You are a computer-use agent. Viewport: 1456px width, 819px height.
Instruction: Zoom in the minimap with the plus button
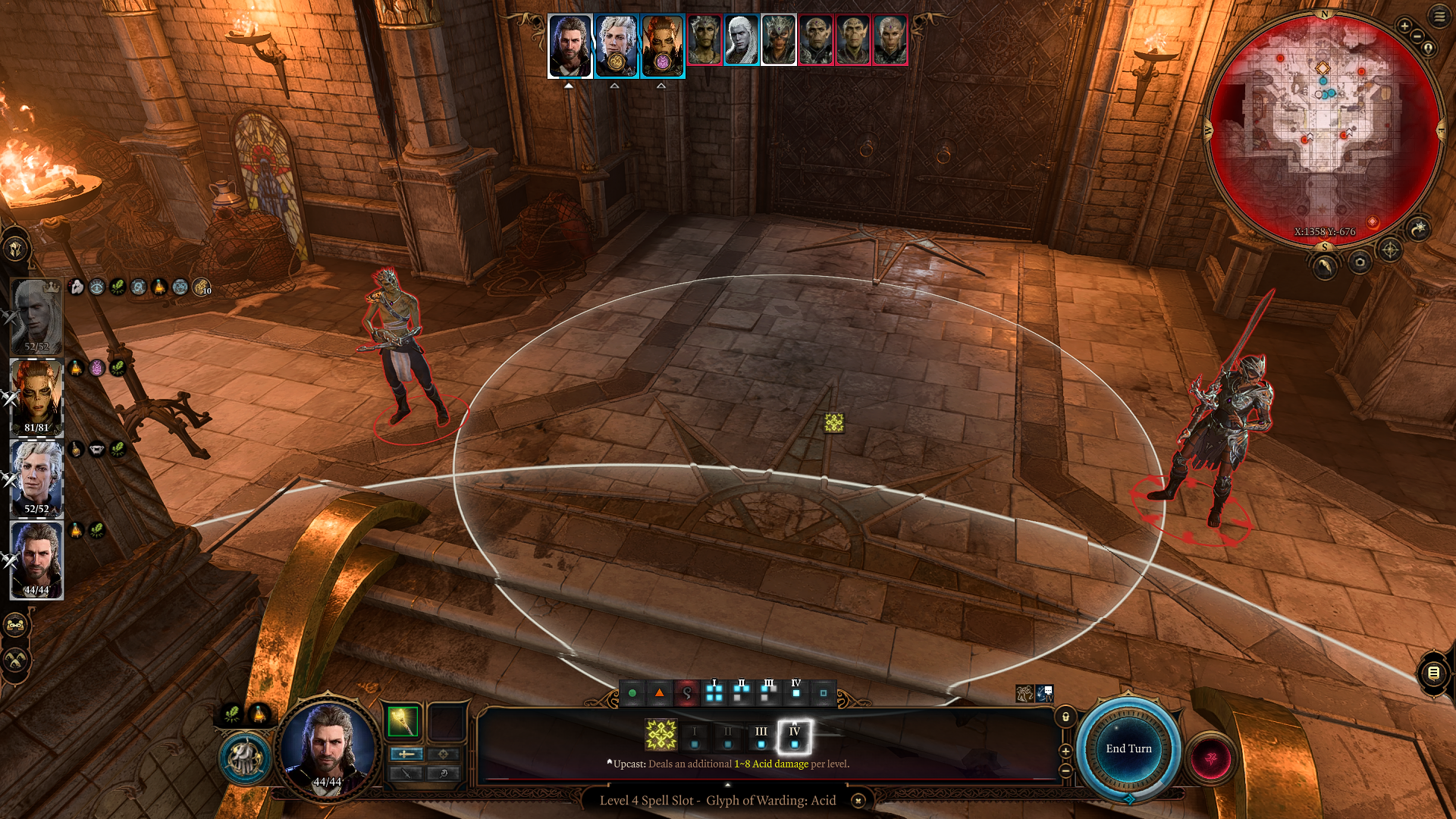(x=1404, y=27)
